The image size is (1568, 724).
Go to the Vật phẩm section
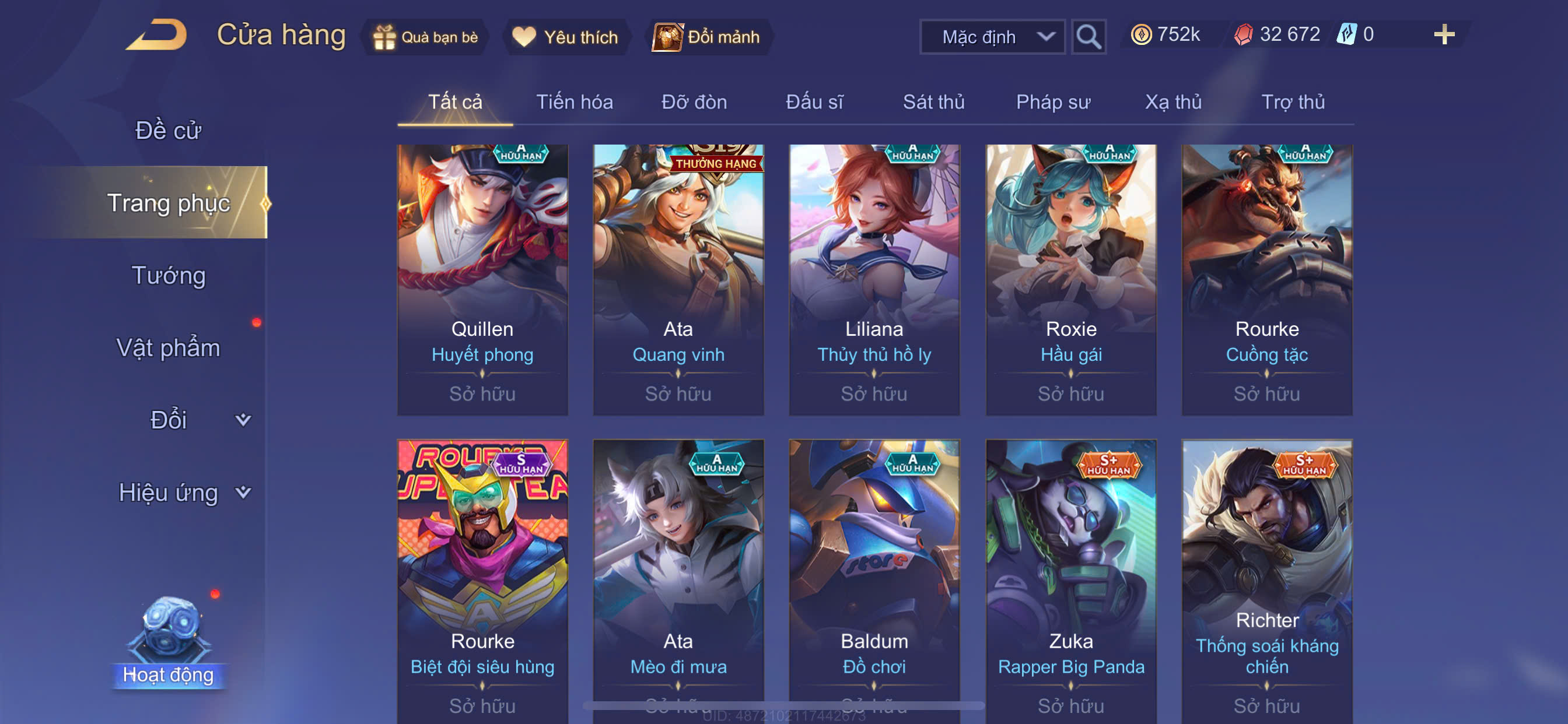pyautogui.click(x=168, y=347)
